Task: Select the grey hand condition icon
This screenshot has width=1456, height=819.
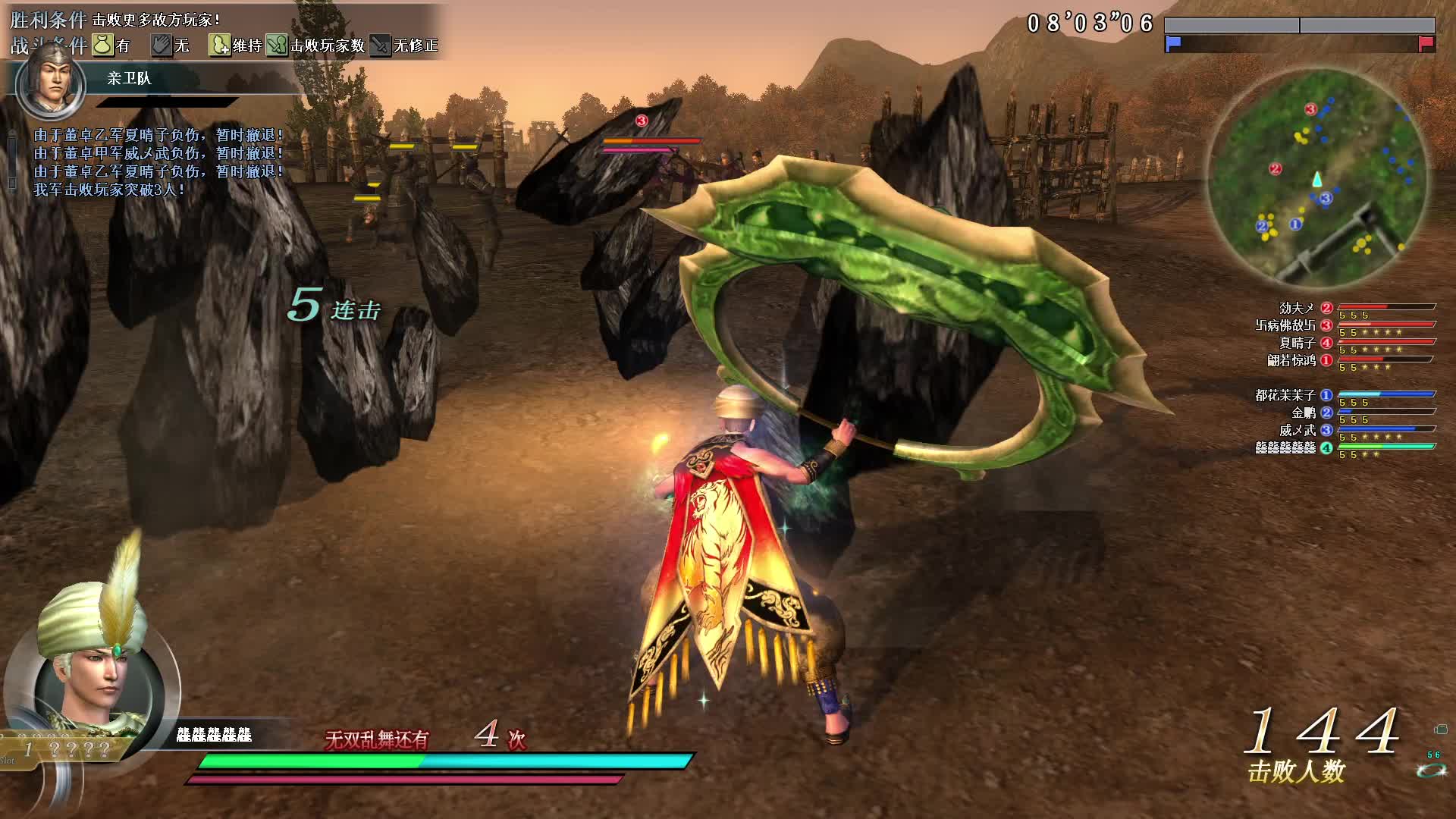Action: (161, 45)
